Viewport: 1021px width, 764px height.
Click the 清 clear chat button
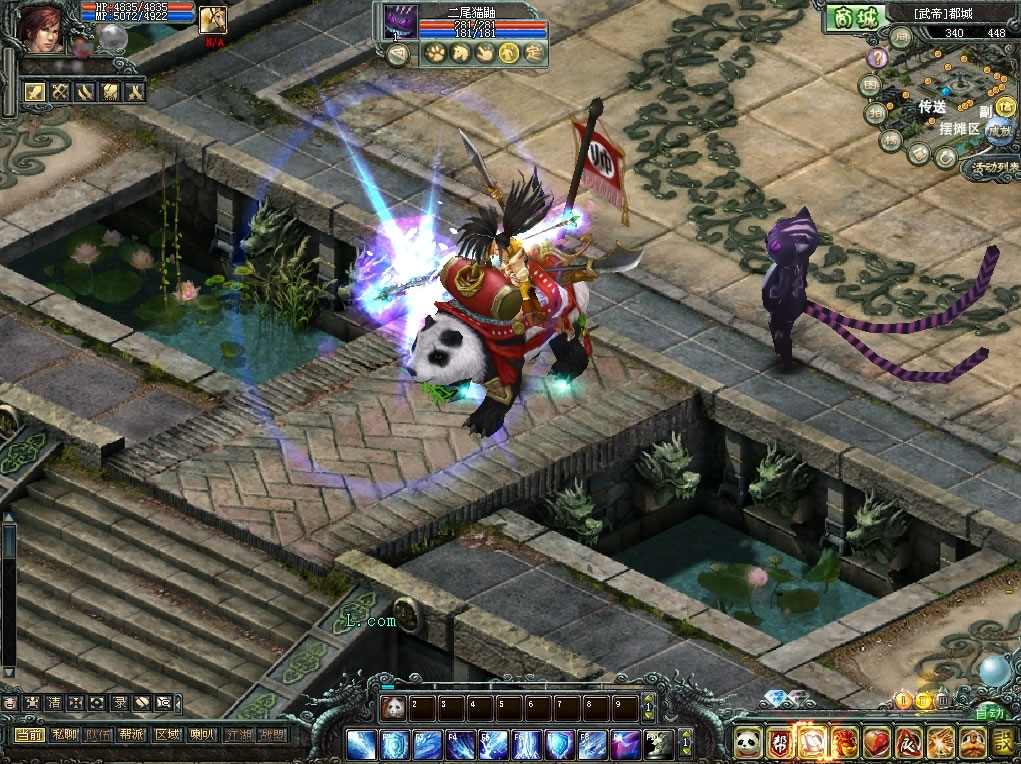tap(54, 703)
